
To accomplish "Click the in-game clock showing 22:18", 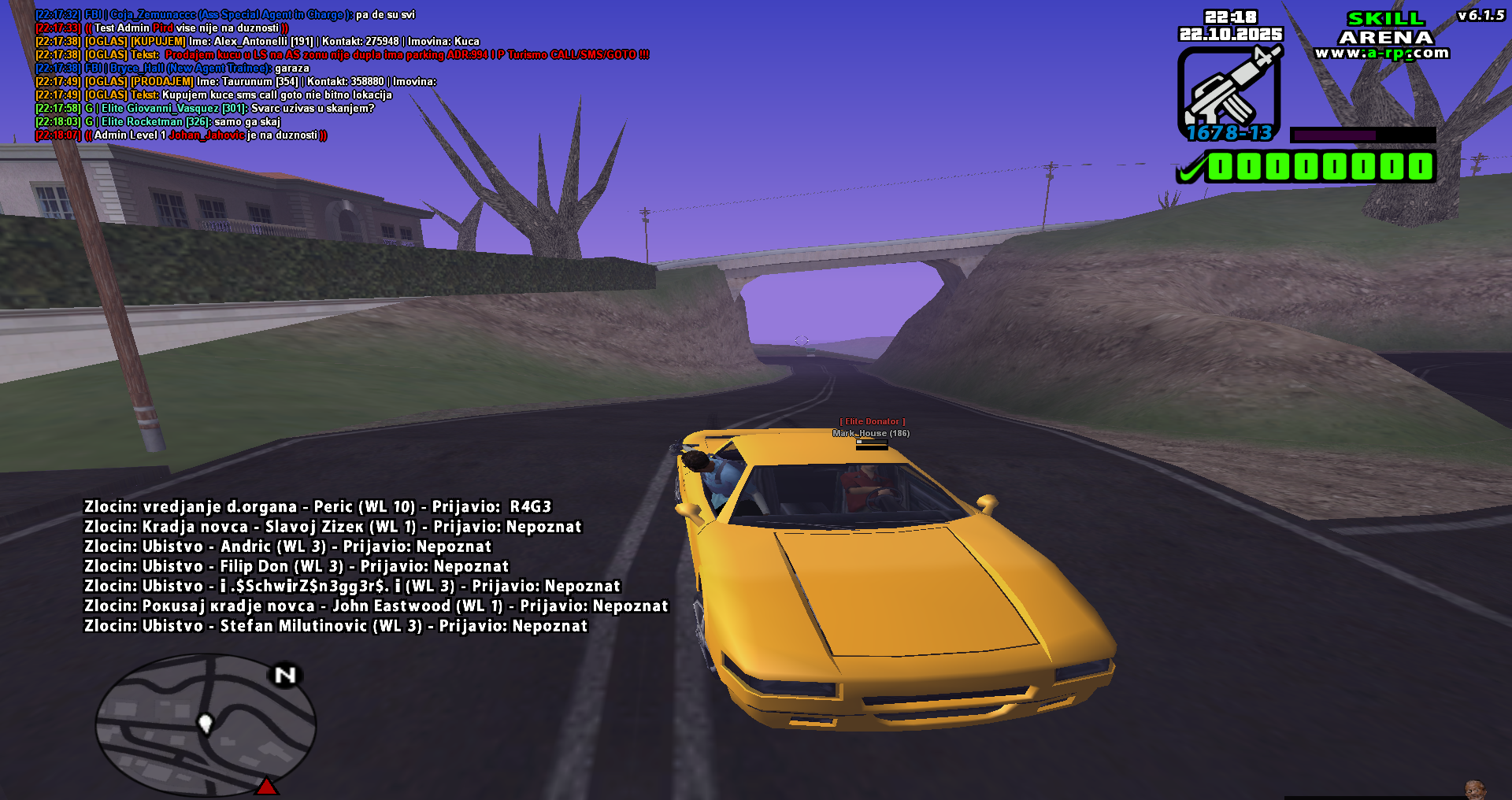I will pyautogui.click(x=1229, y=16).
